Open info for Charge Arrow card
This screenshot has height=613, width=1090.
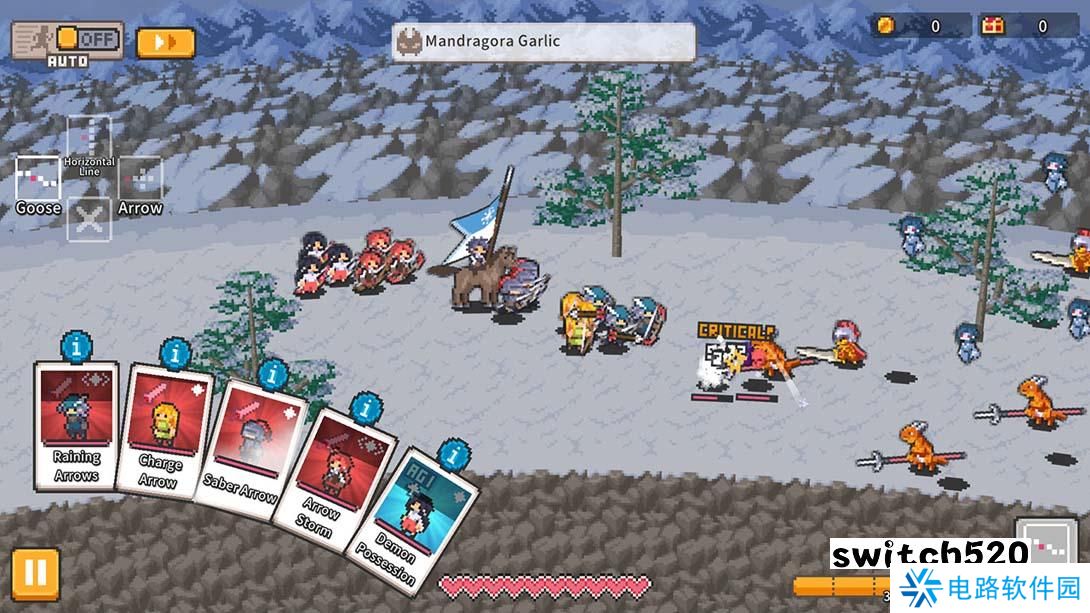[176, 354]
